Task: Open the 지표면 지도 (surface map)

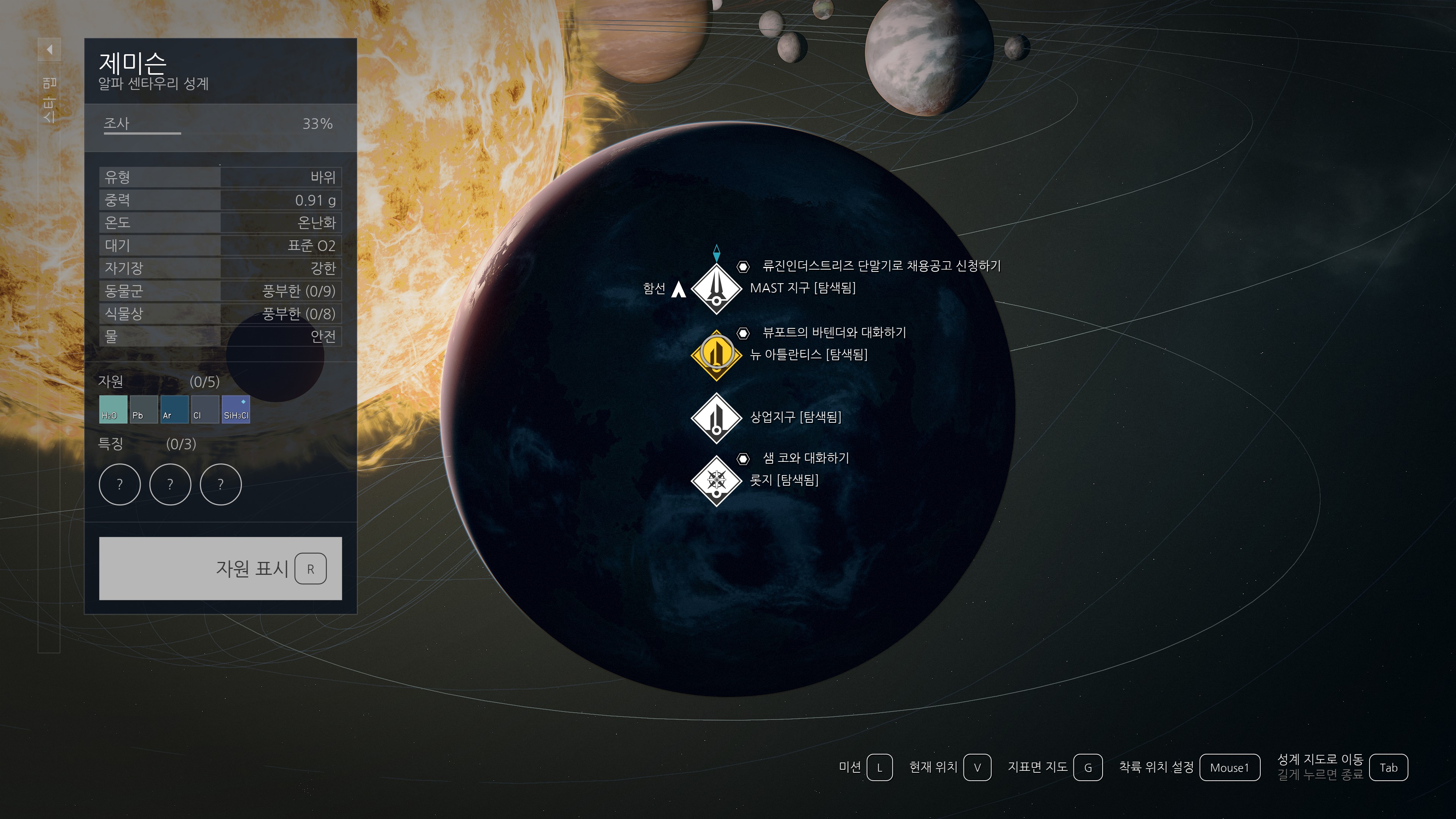Action: [1087, 767]
